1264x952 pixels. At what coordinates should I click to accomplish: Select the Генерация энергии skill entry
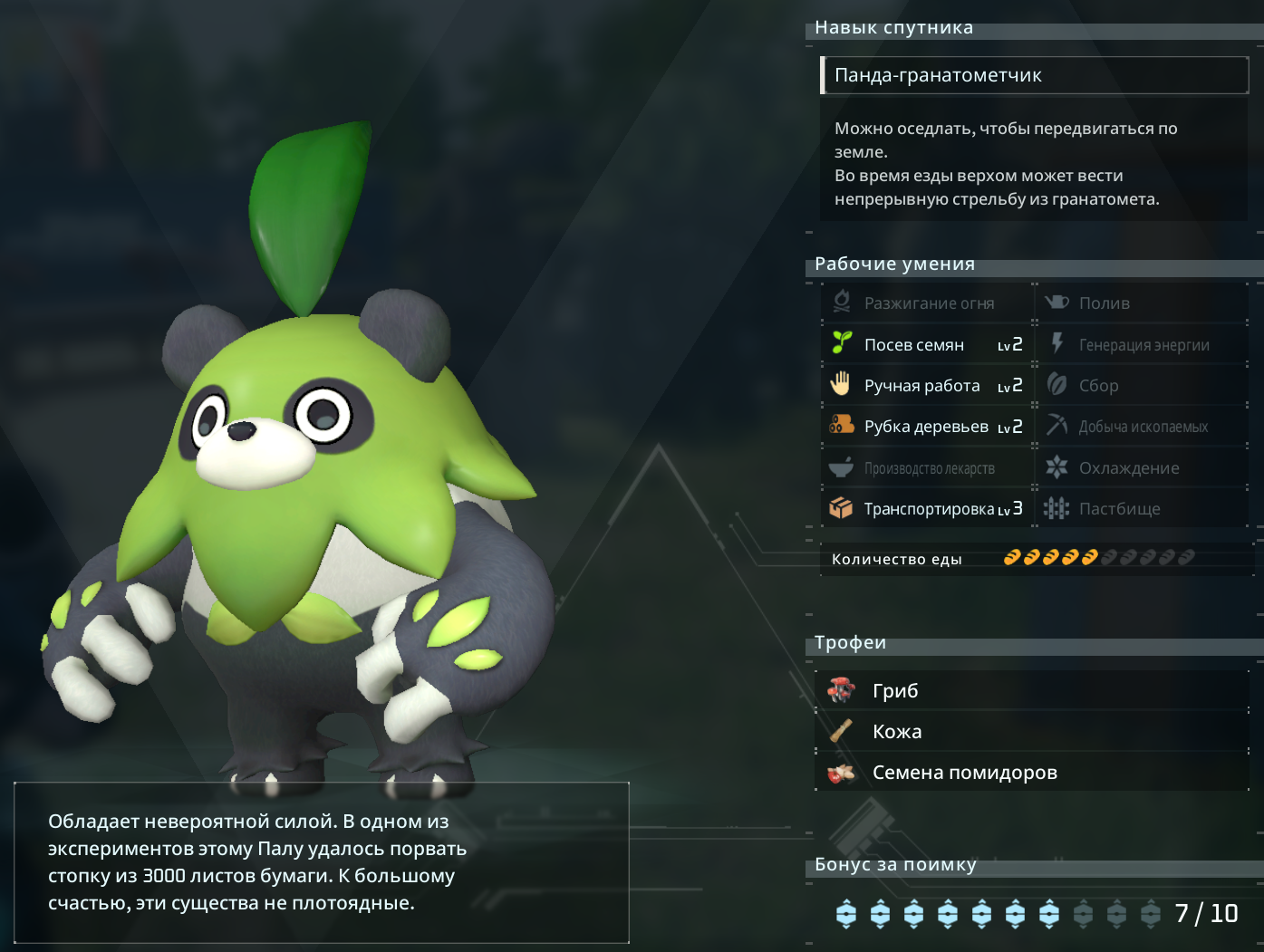point(1142,344)
